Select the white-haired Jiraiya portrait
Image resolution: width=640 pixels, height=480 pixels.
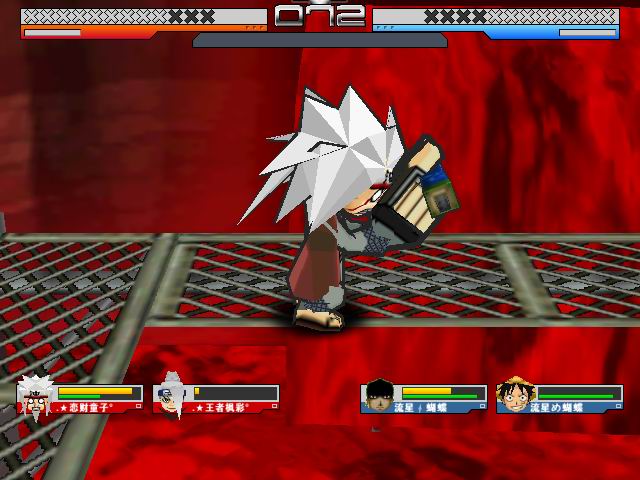pyautogui.click(x=36, y=394)
